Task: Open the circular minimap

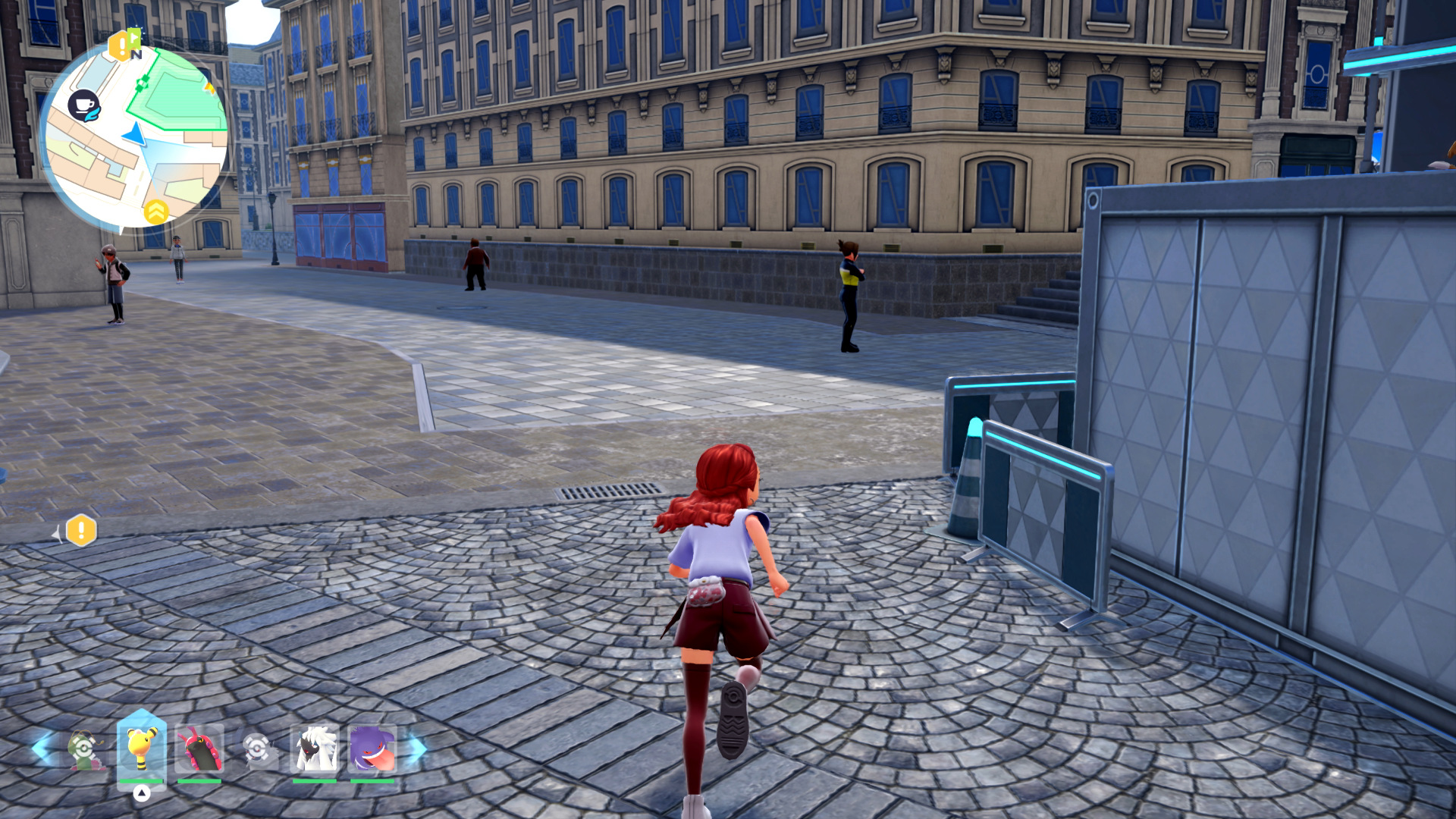Action: [133, 136]
